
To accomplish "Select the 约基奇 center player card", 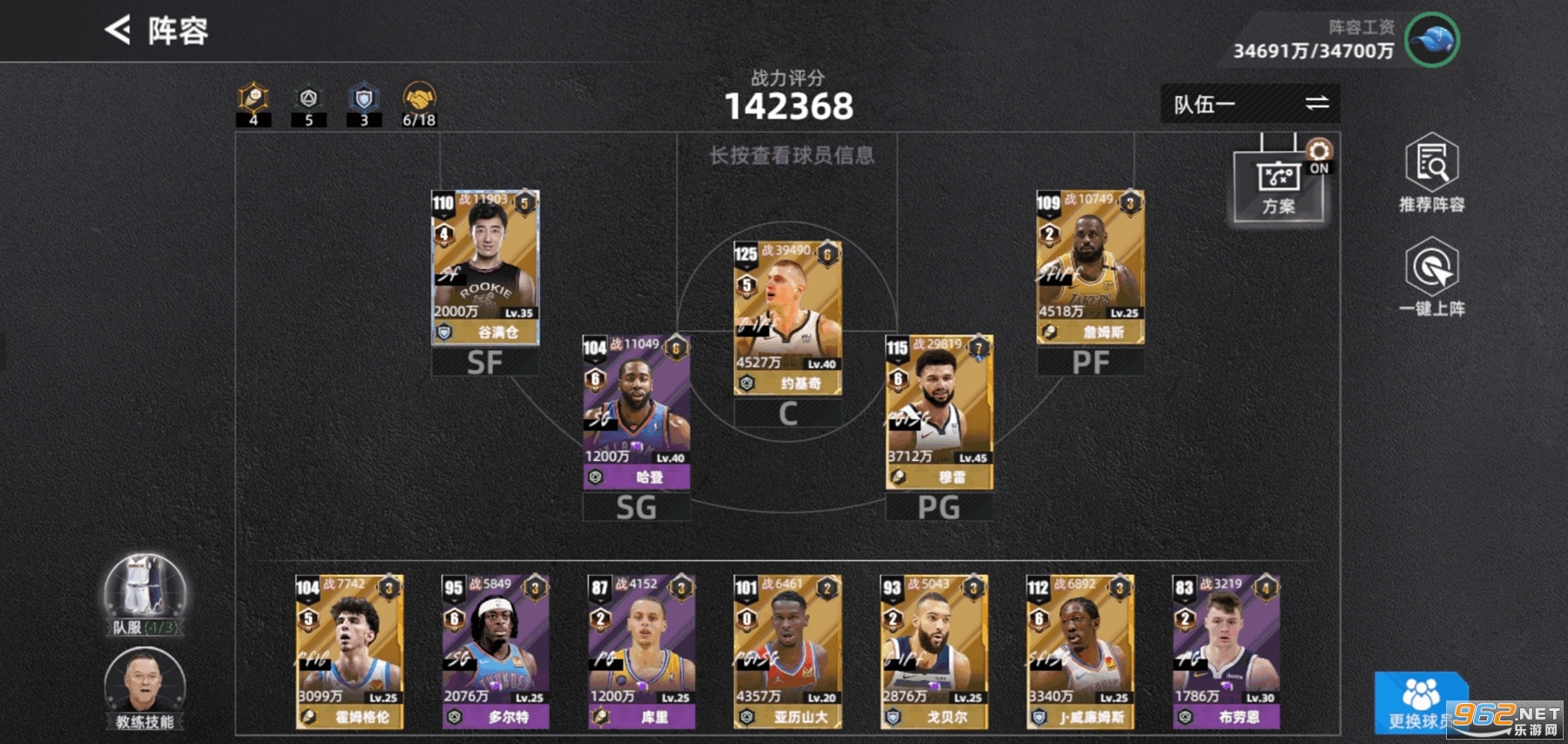I will 787,318.
